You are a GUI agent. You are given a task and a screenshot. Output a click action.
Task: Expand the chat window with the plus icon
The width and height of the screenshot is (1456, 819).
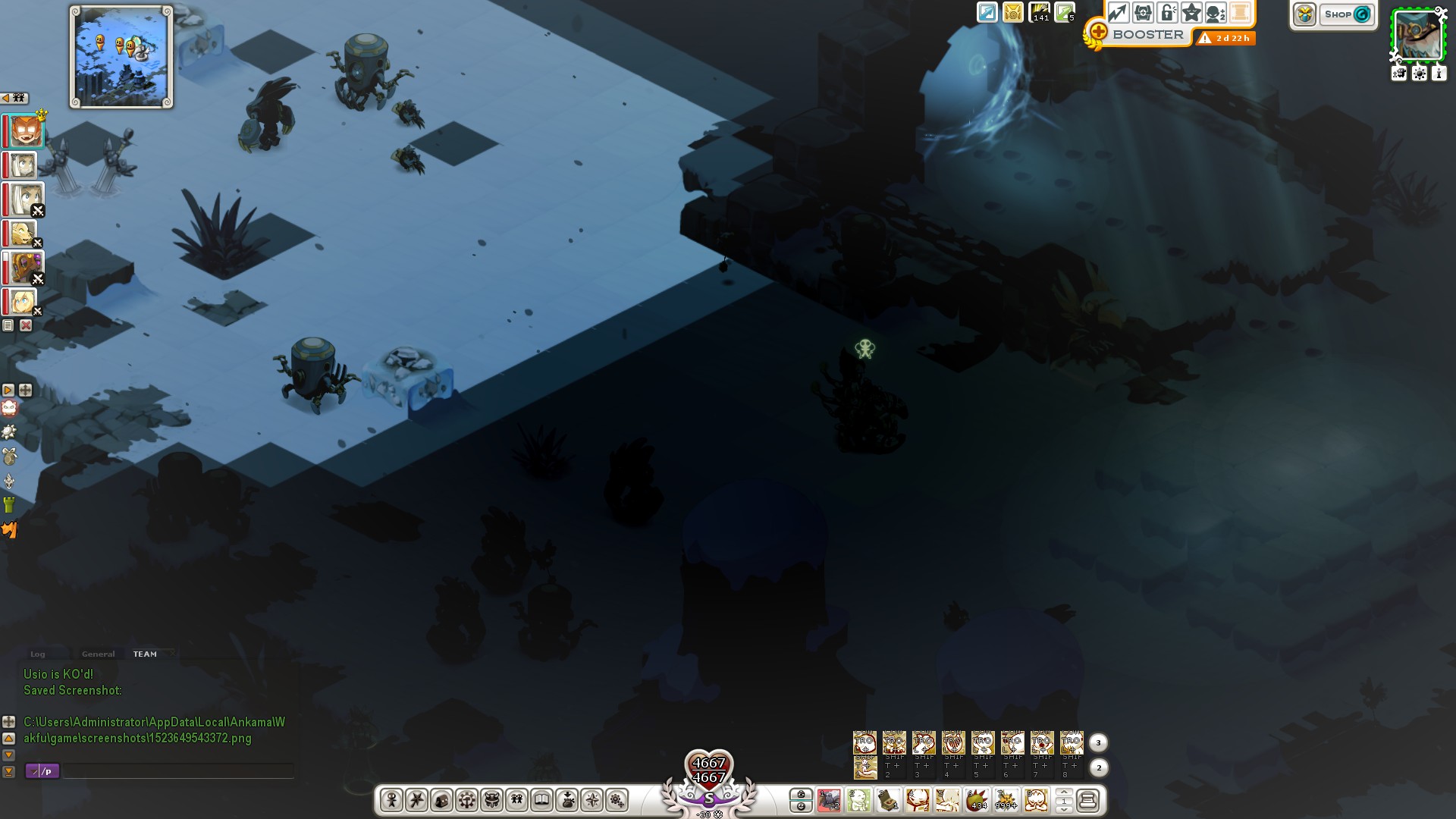8,722
